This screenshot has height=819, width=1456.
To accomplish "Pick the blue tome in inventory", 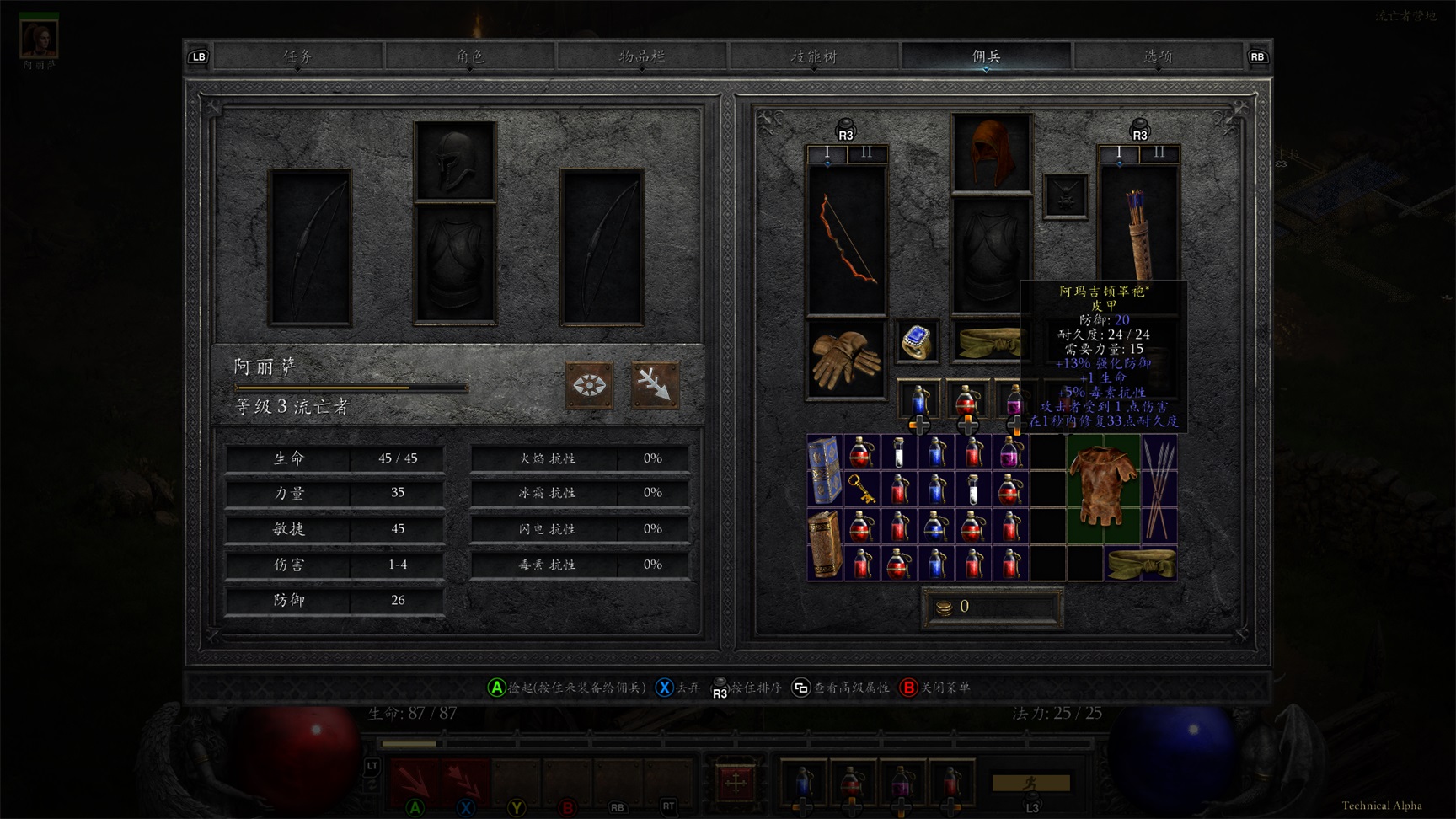I will click(824, 470).
